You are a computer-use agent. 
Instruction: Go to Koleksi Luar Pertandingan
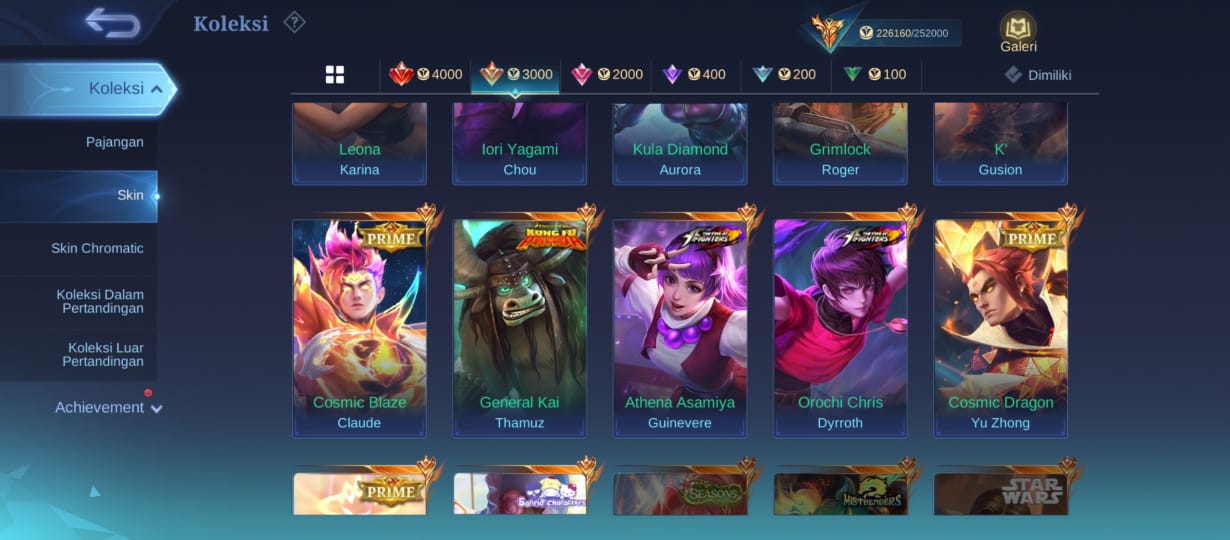coord(102,354)
